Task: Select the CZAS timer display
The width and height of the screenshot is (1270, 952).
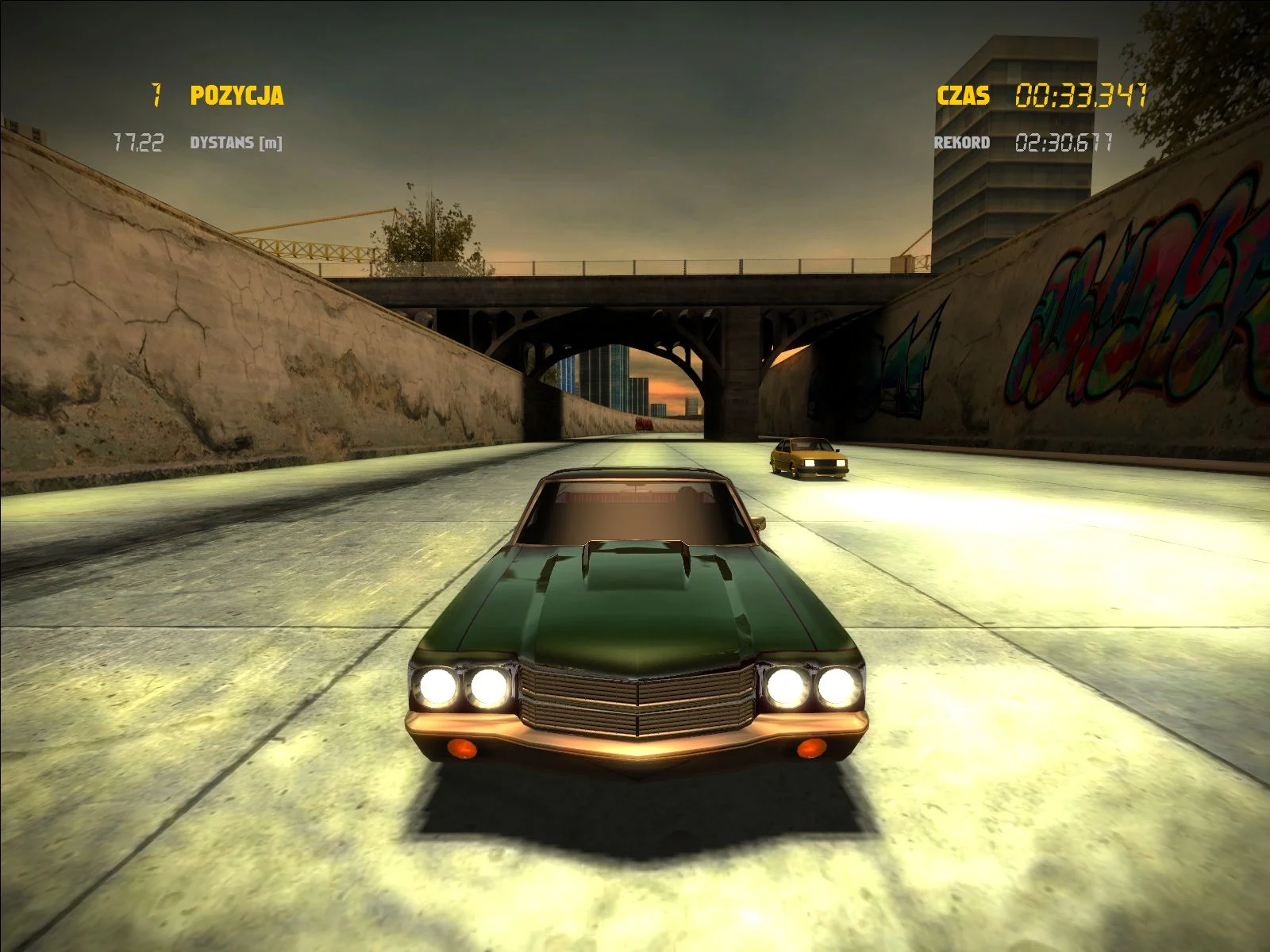Action: click(x=963, y=96)
